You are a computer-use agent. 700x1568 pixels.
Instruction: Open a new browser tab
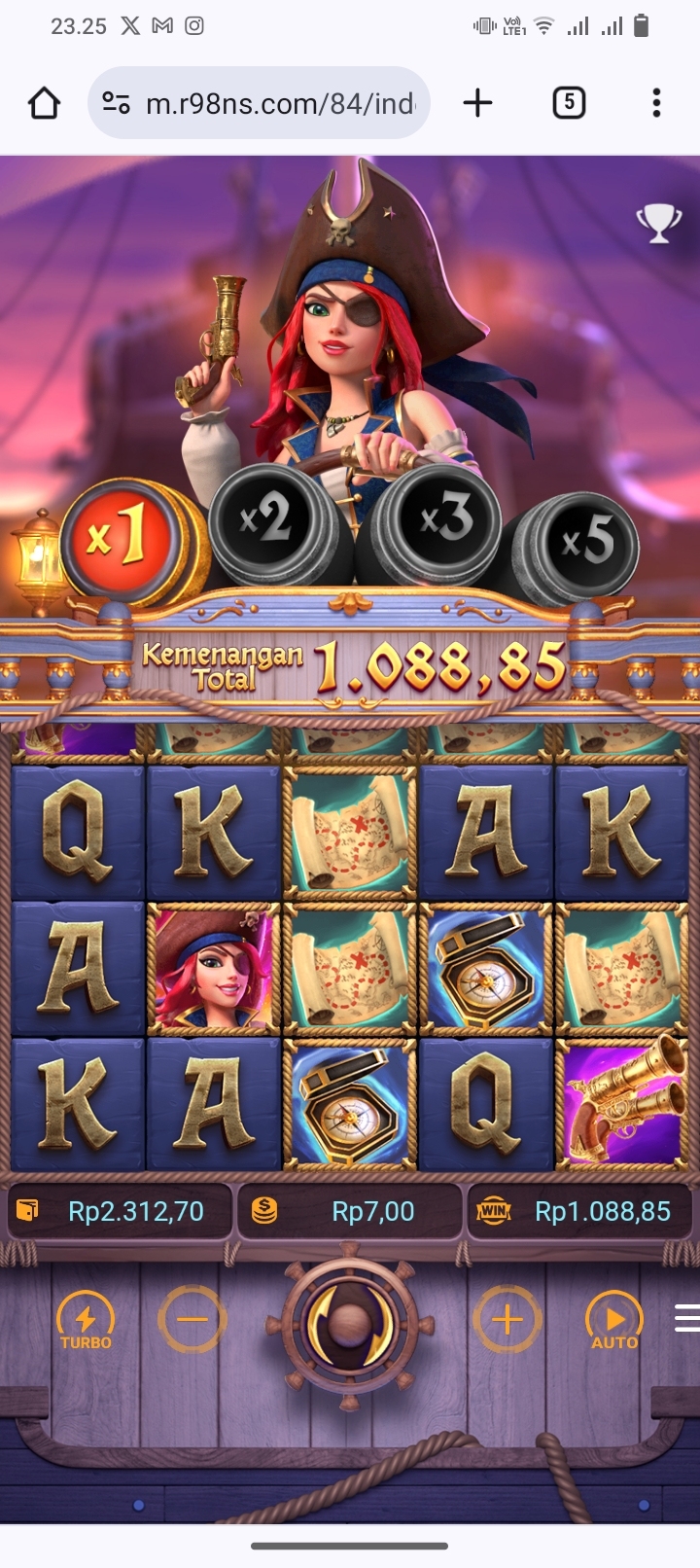[477, 103]
